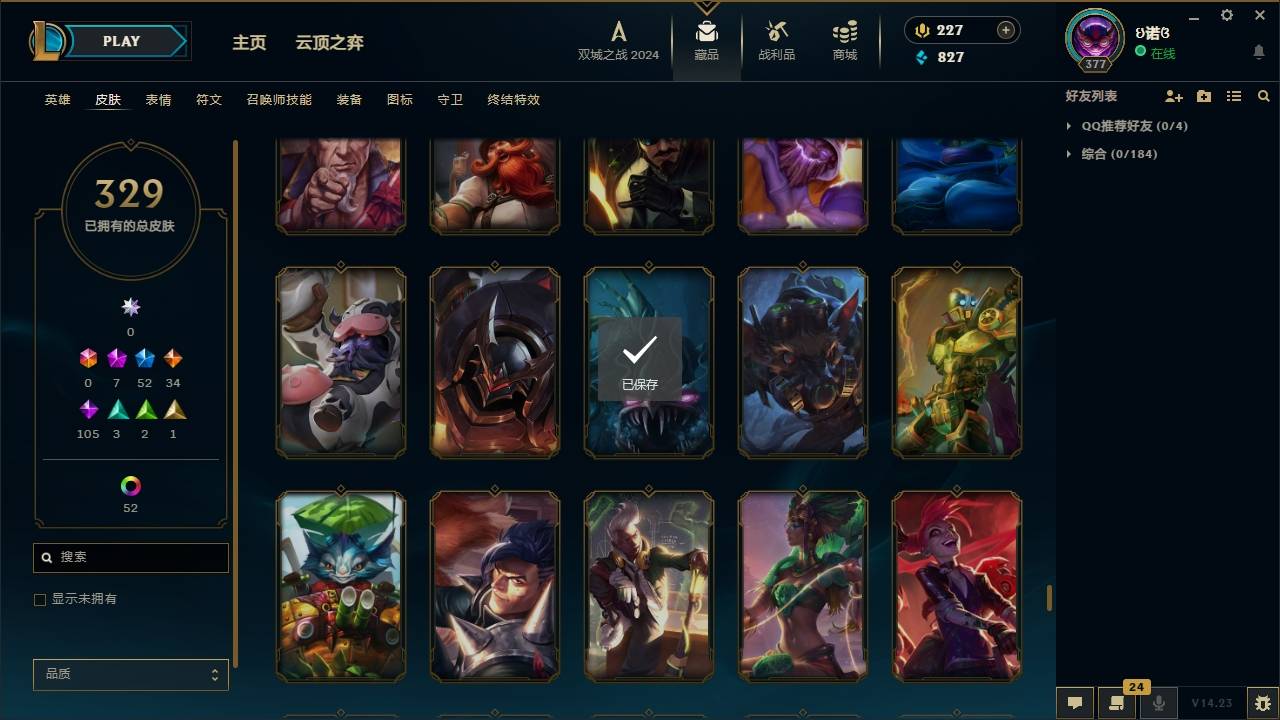Open the 品质 quality dropdown
The width and height of the screenshot is (1280, 720).
(130, 674)
